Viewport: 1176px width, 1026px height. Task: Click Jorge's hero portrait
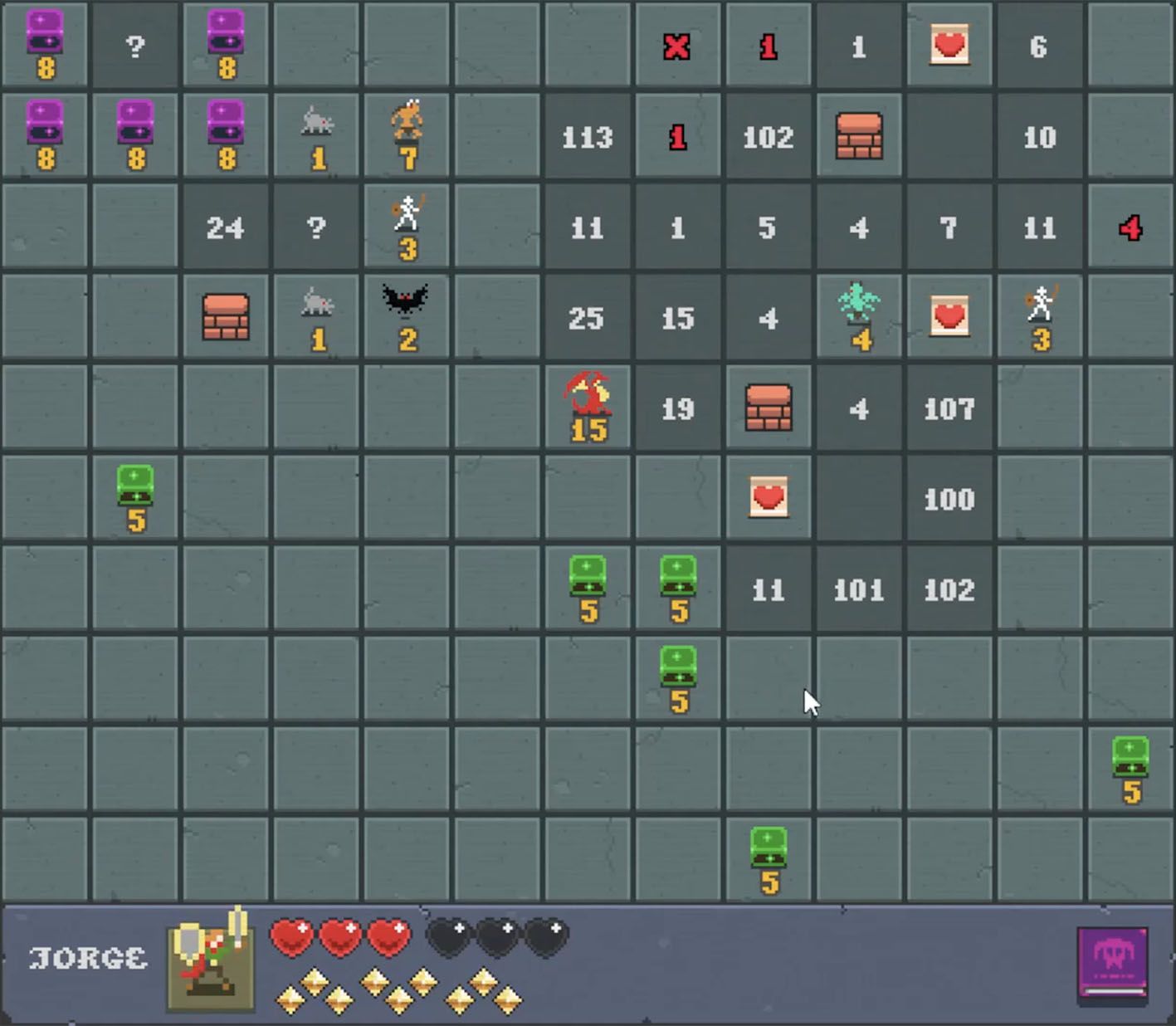coord(211,960)
